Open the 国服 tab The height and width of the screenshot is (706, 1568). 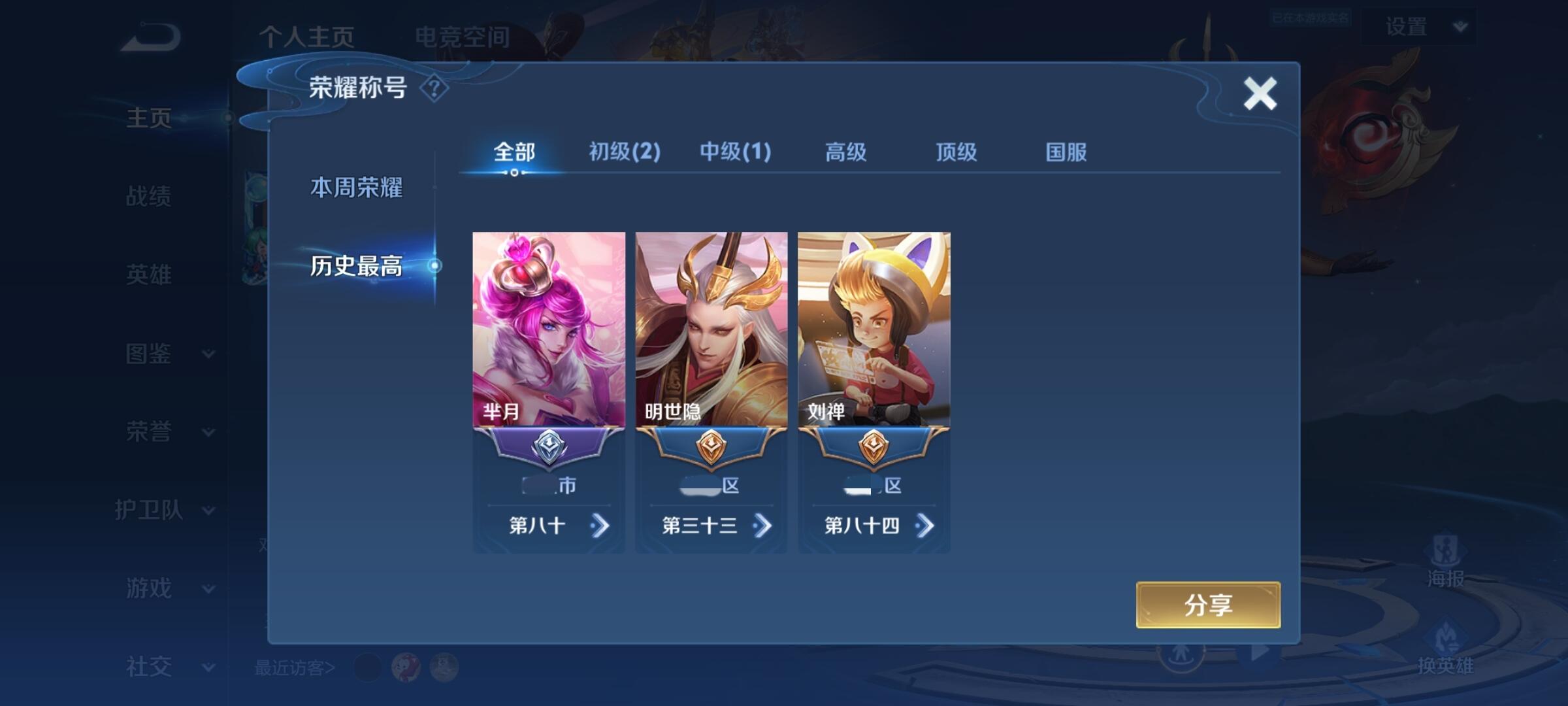pyautogui.click(x=1066, y=152)
